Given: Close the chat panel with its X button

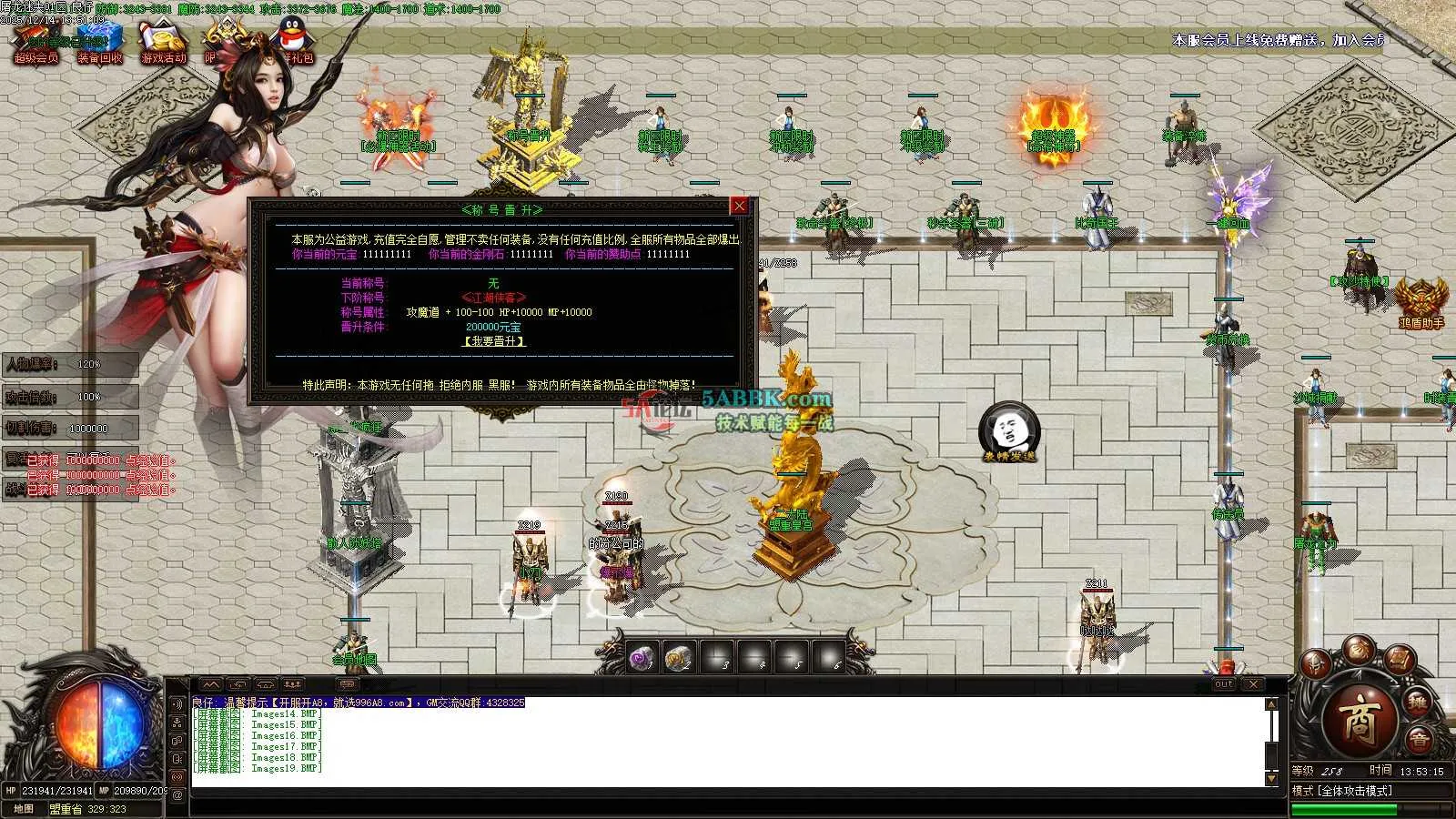Looking at the screenshot, I should click(1253, 684).
